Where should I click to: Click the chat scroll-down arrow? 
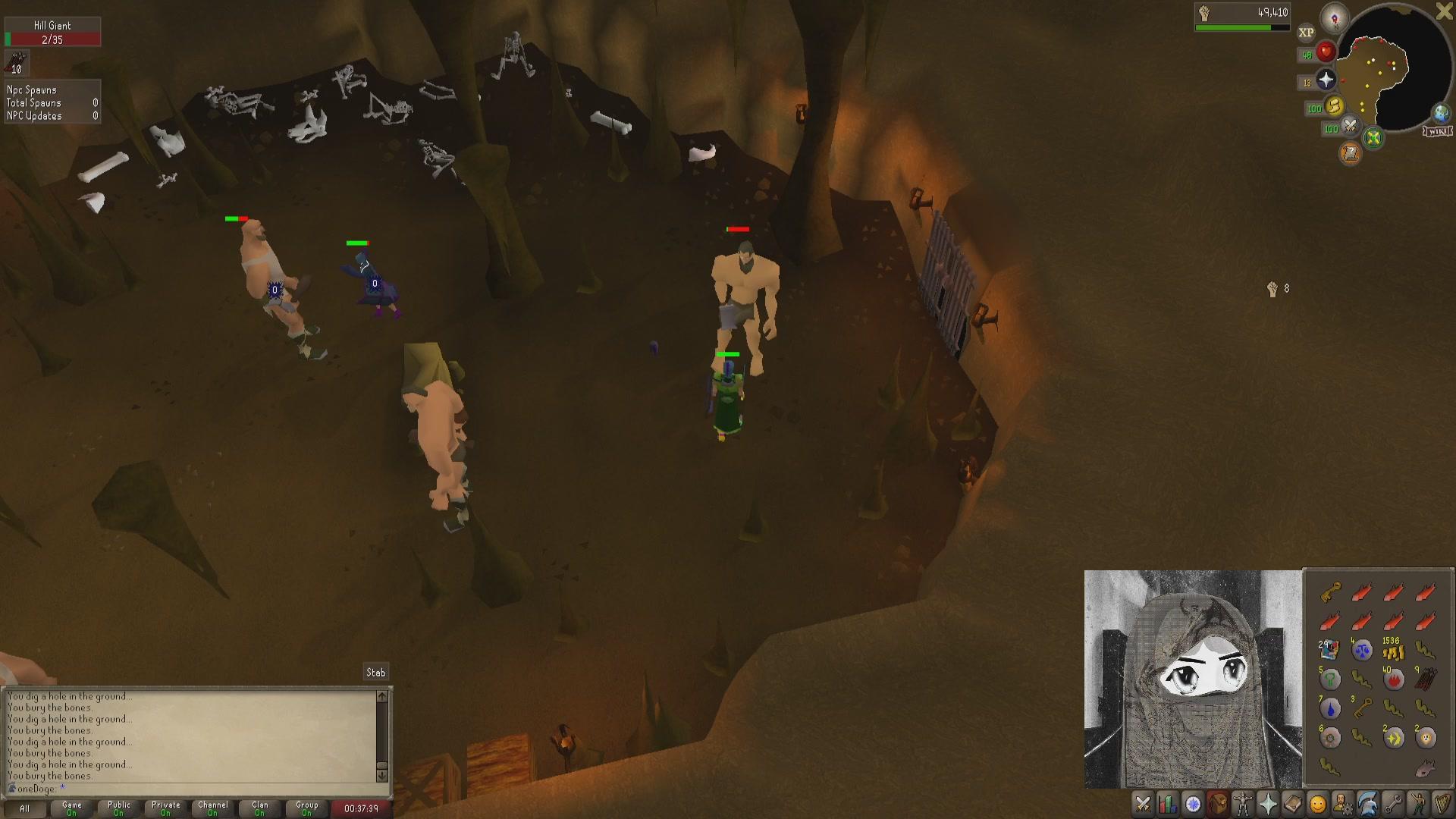pyautogui.click(x=381, y=775)
